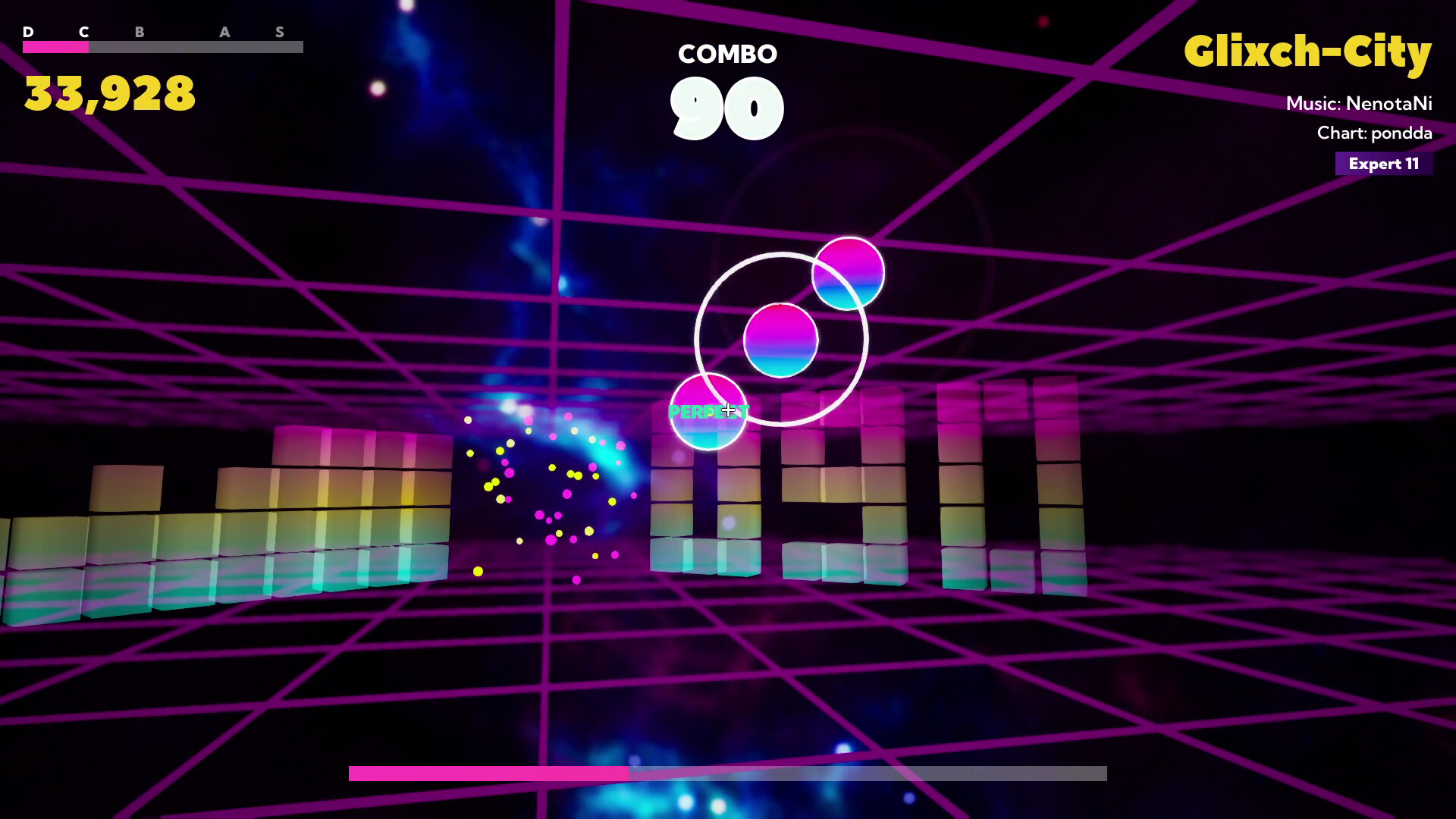Select the Chart: pondda credit line
Viewport: 1456px width, 819px height.
coord(1374,133)
